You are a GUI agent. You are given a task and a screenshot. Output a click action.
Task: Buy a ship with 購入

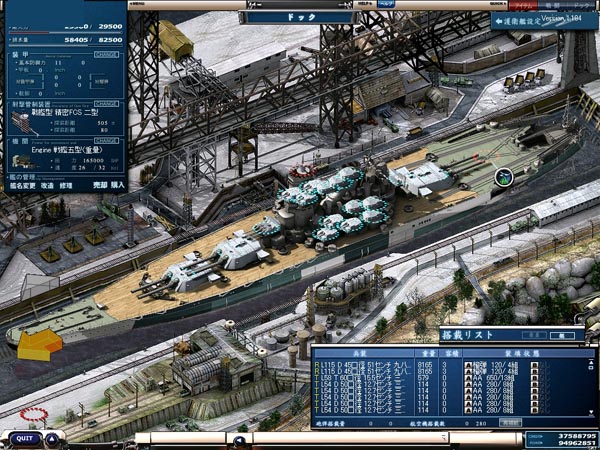pos(117,185)
